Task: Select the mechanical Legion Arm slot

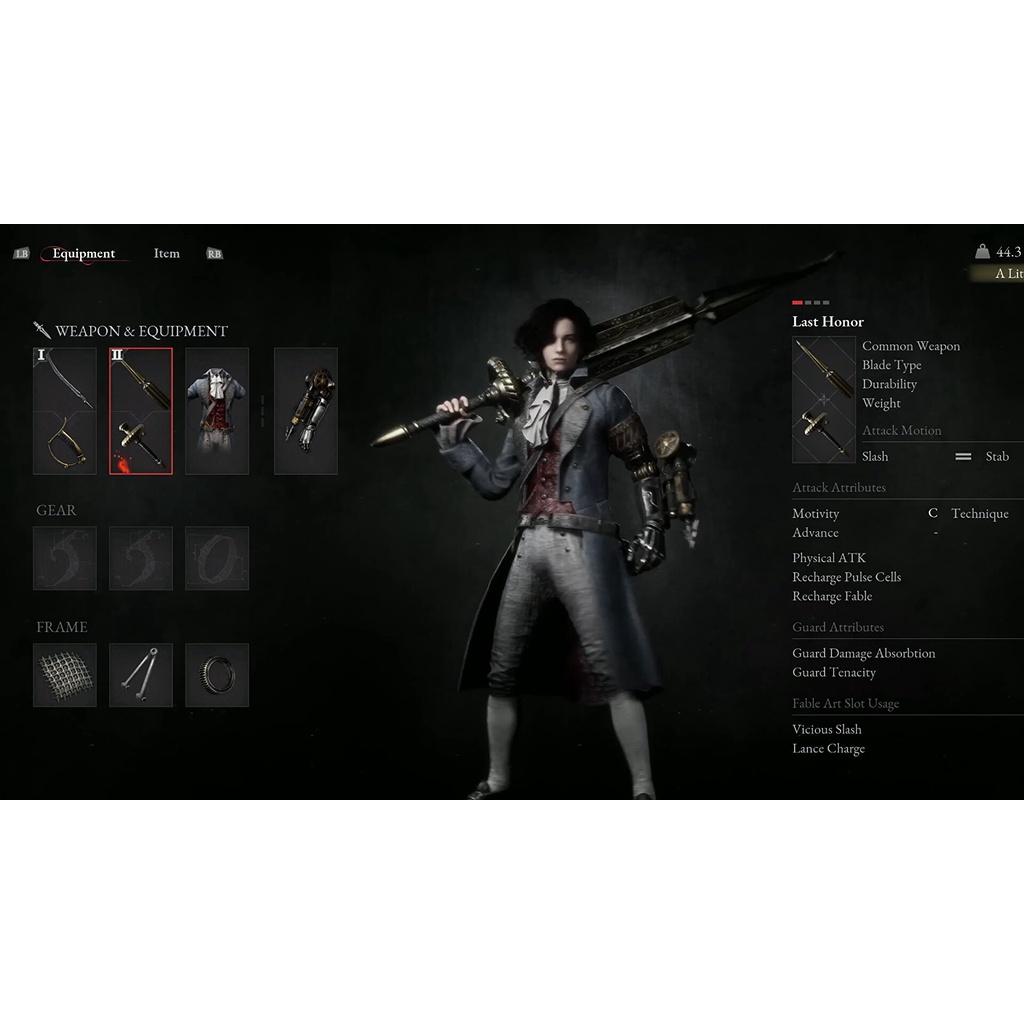Action: click(306, 411)
